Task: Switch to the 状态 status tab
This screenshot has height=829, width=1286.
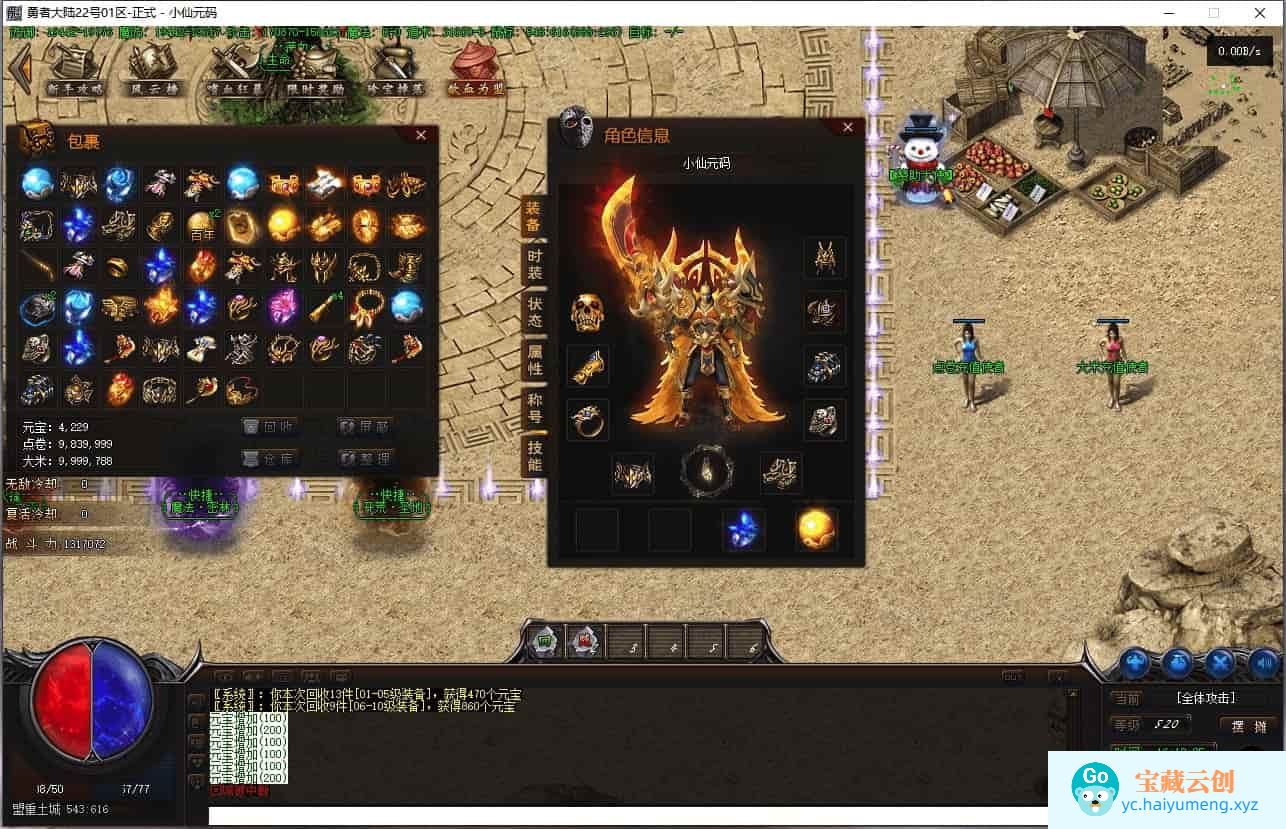Action: 535,312
